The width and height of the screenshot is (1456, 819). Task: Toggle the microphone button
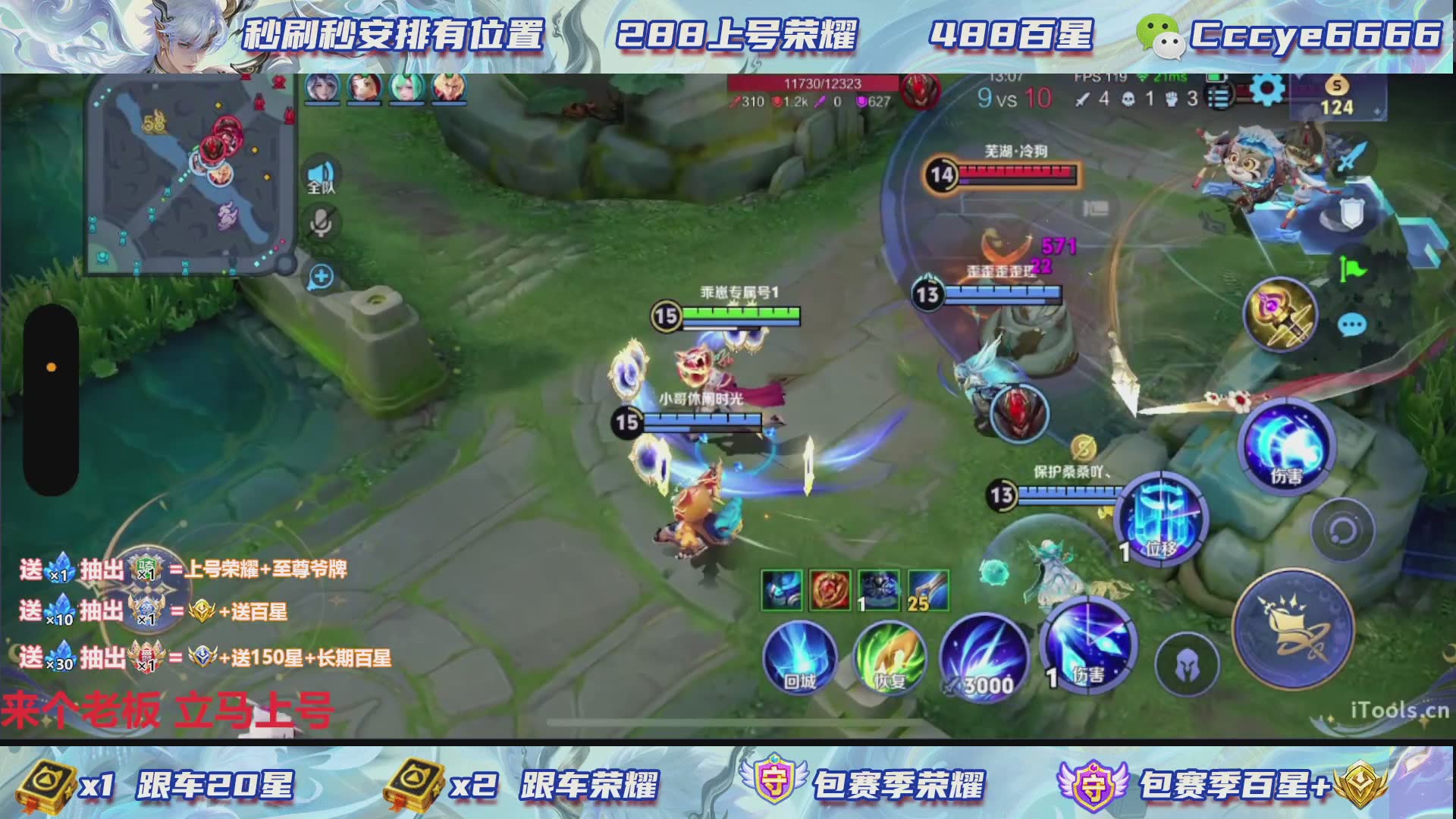click(321, 223)
